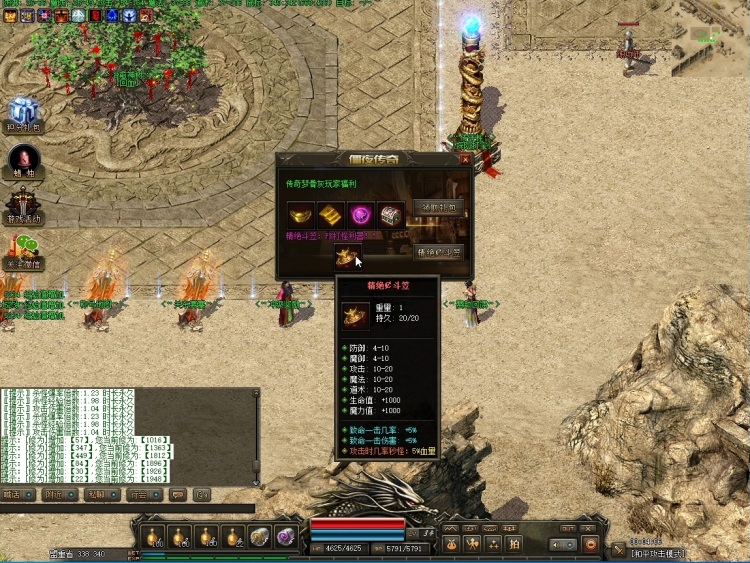Image resolution: width=750 pixels, height=563 pixels.
Task: Claim the gift pack with 领取礼包
Action: pyautogui.click(x=439, y=207)
